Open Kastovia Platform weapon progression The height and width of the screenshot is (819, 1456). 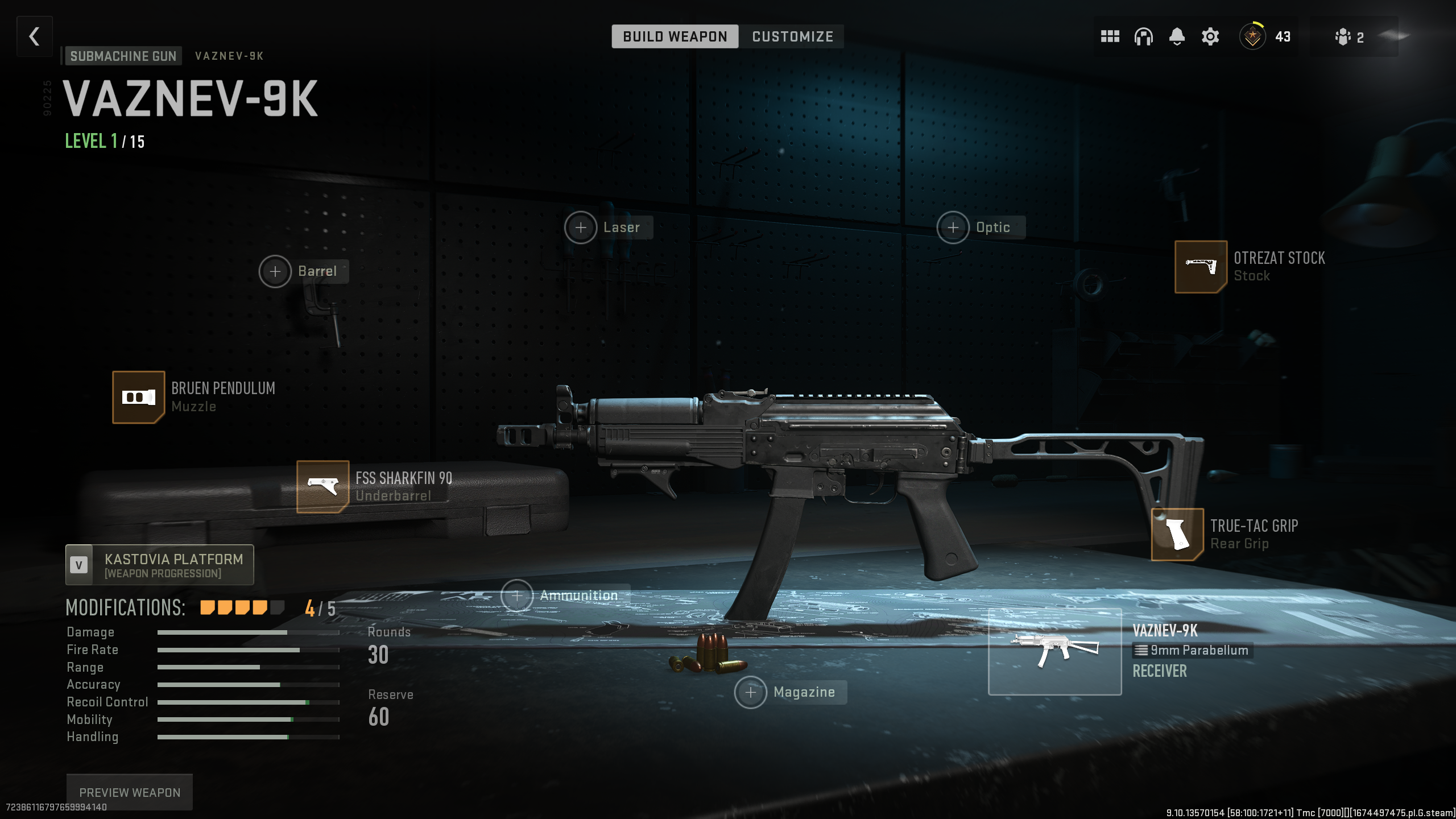tap(159, 565)
